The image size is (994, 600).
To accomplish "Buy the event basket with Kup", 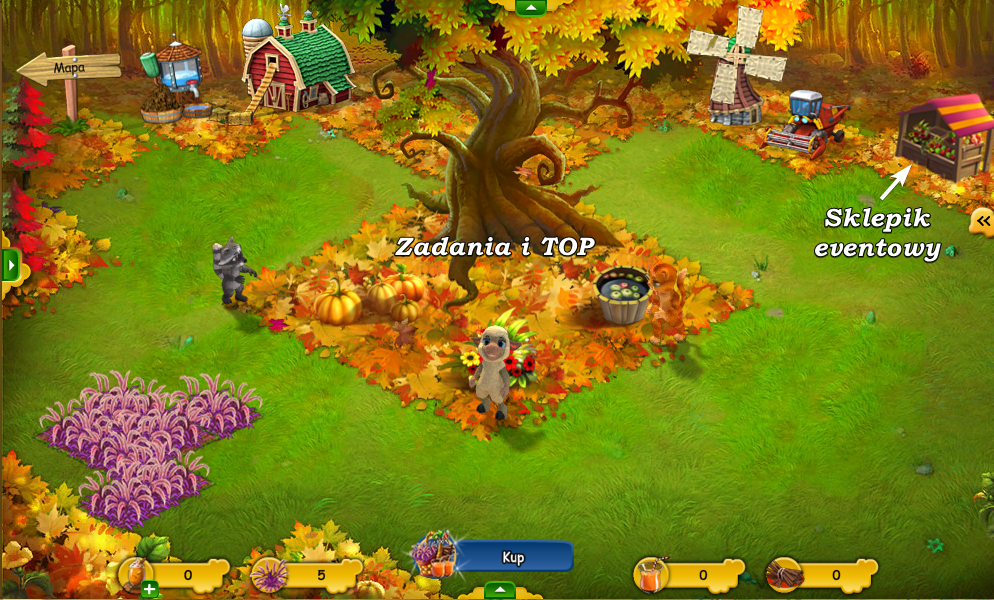I will (514, 557).
